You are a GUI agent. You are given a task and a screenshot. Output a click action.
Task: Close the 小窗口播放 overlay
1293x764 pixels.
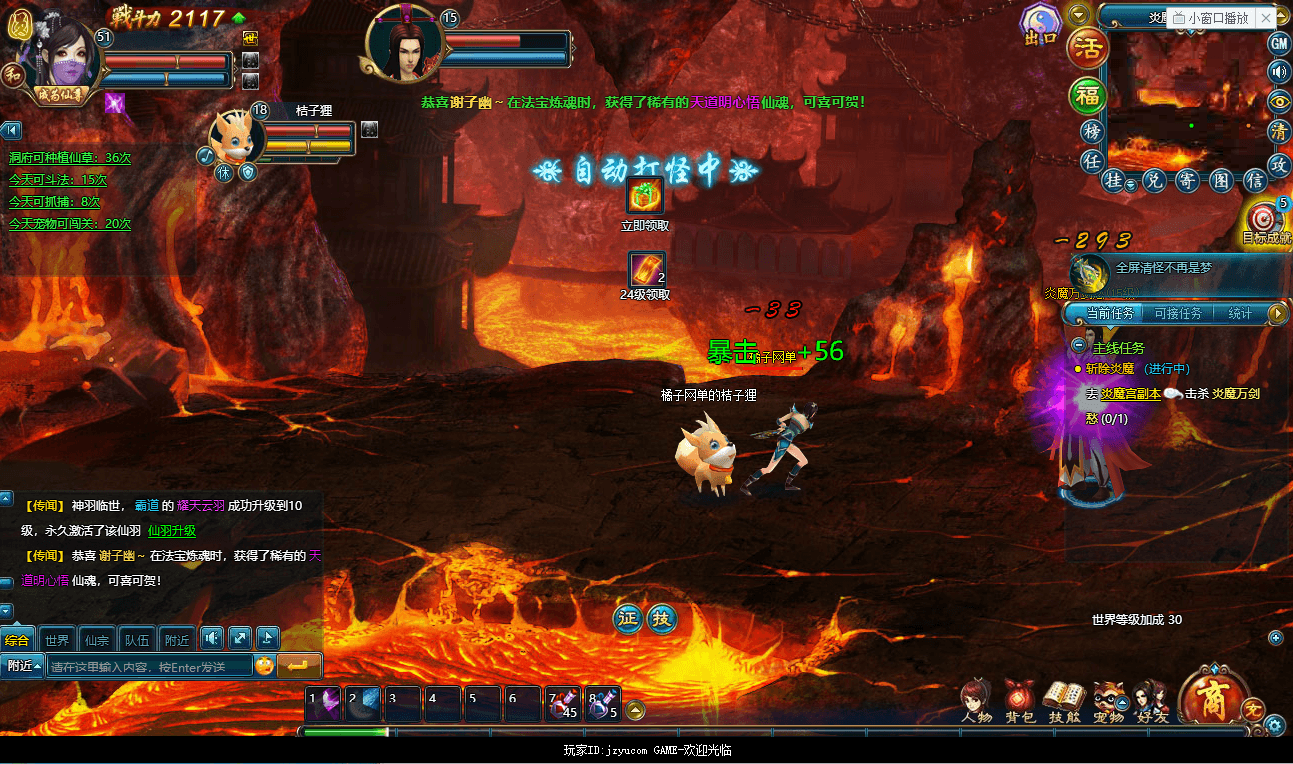pos(1265,18)
